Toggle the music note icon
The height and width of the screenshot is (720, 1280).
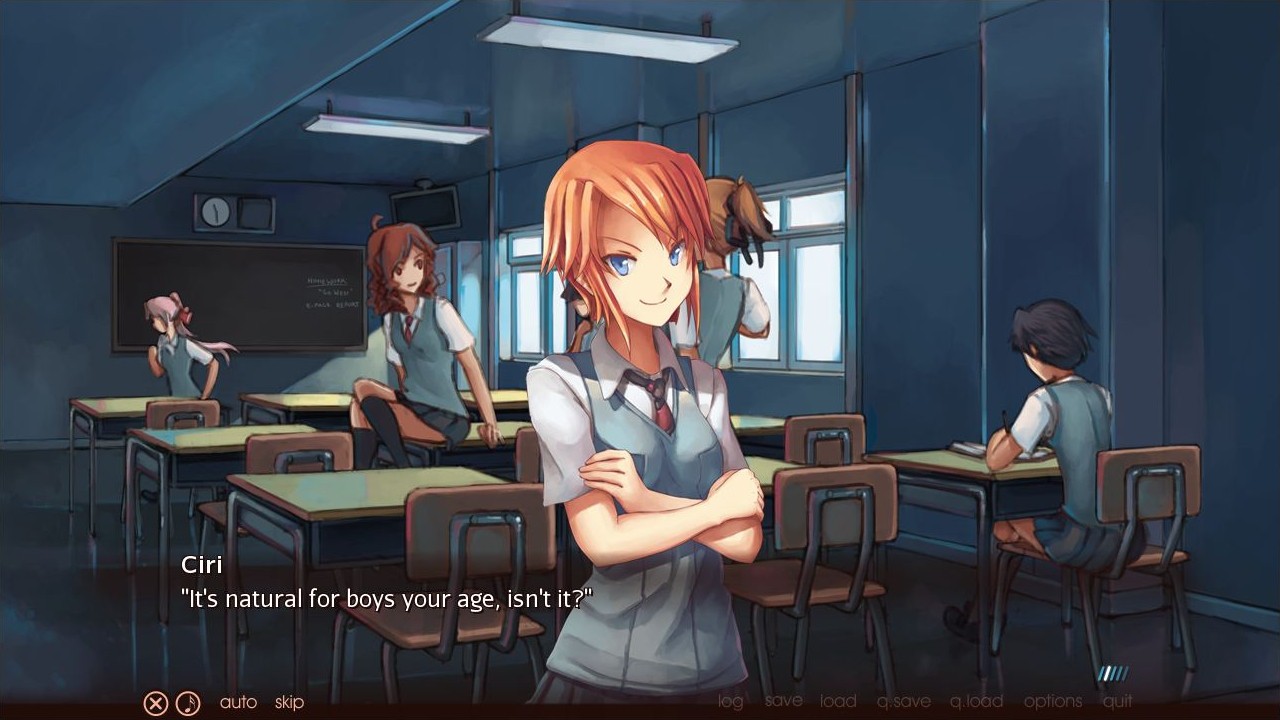click(x=188, y=703)
